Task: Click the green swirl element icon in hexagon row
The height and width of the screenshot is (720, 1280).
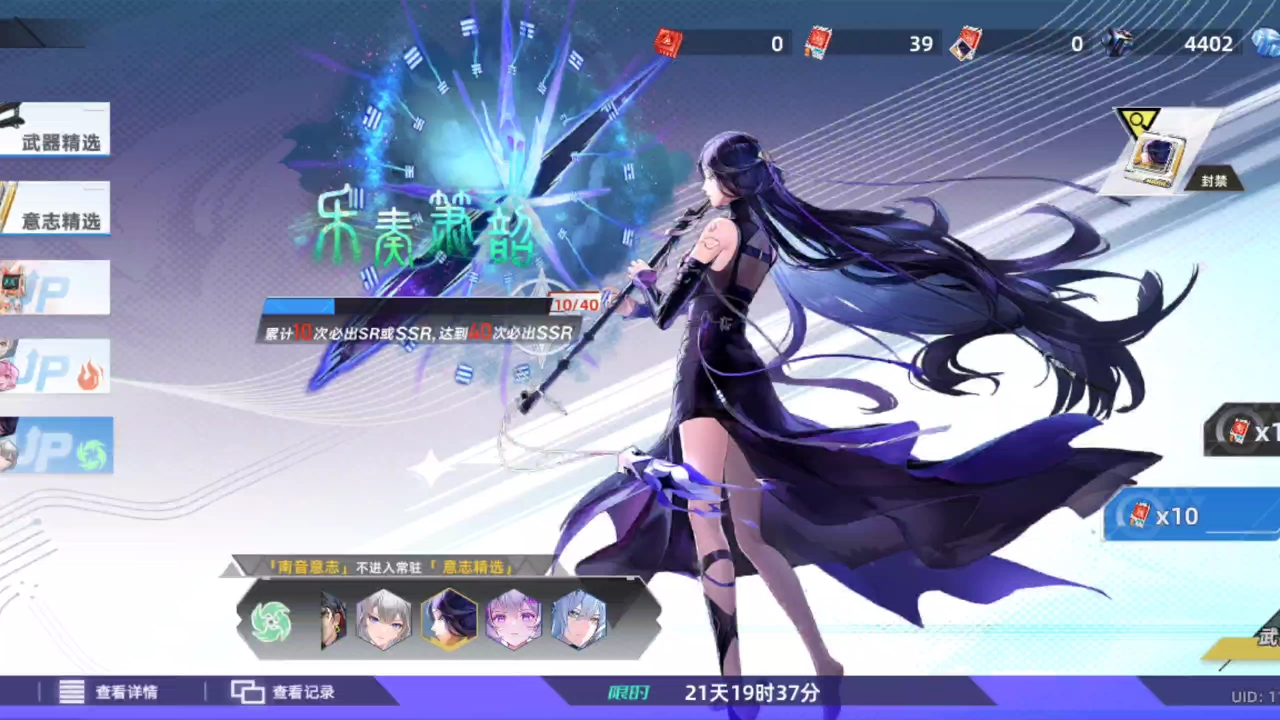Action: (x=271, y=620)
